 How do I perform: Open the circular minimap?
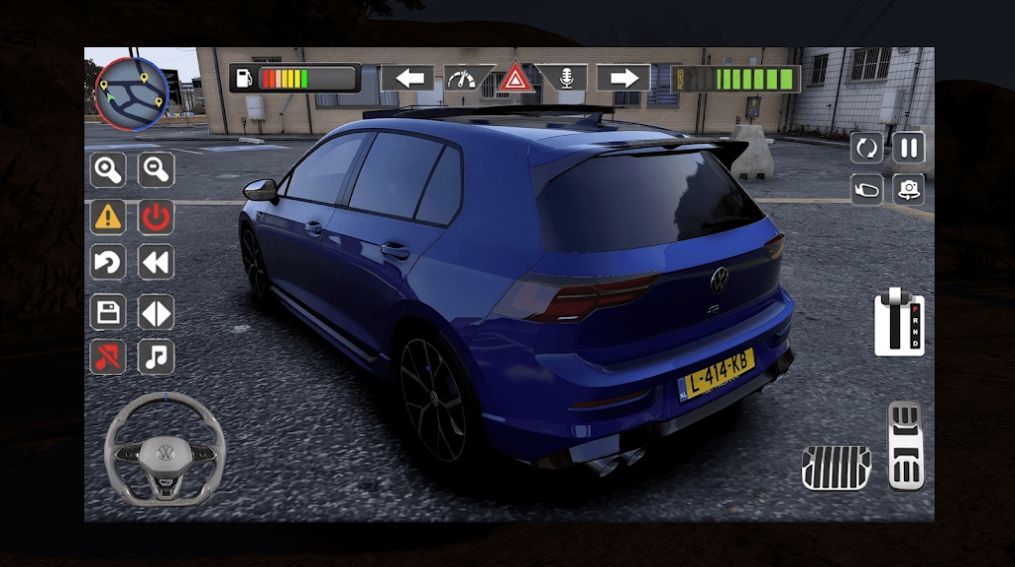point(131,93)
